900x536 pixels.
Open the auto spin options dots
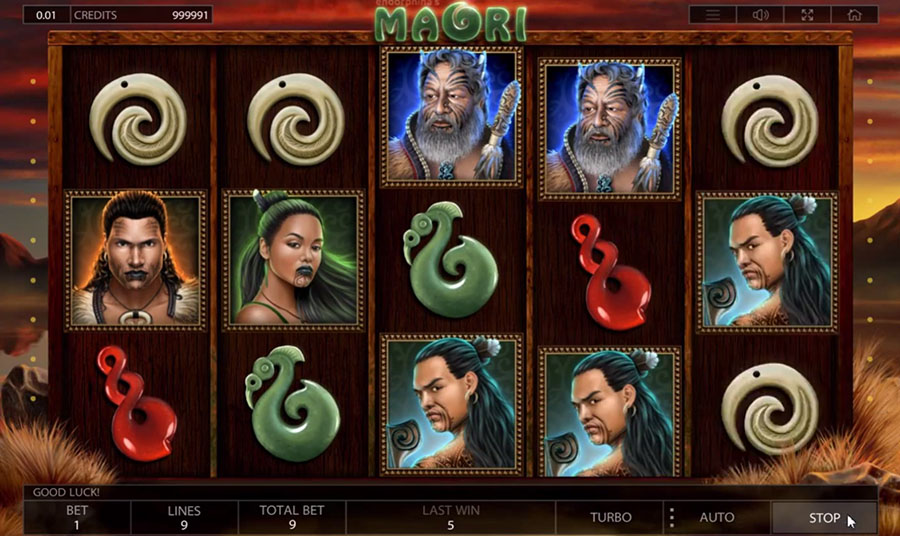tap(671, 518)
